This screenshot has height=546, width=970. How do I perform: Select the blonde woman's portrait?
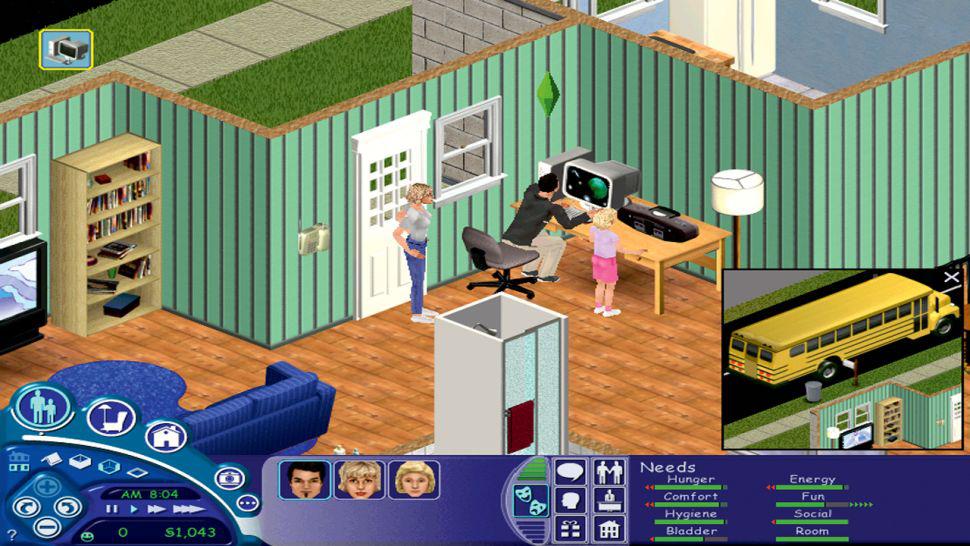click(x=359, y=480)
